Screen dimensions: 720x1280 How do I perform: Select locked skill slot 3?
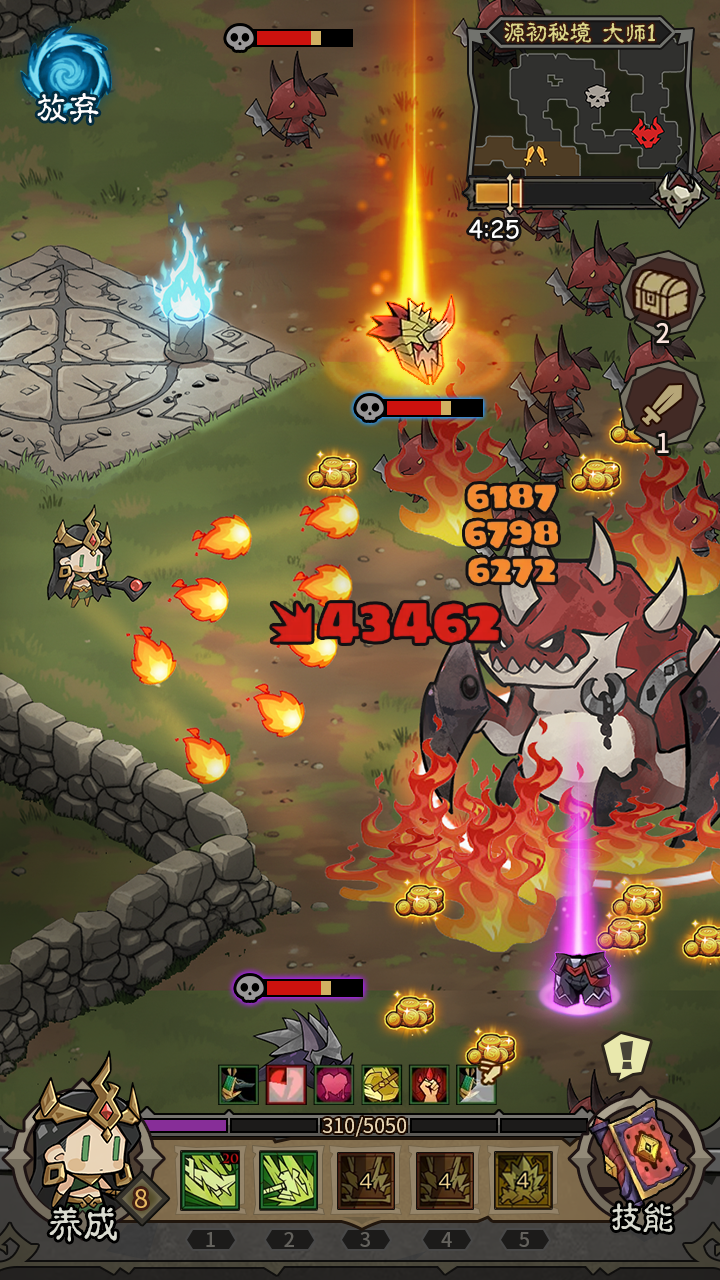pos(366,1180)
